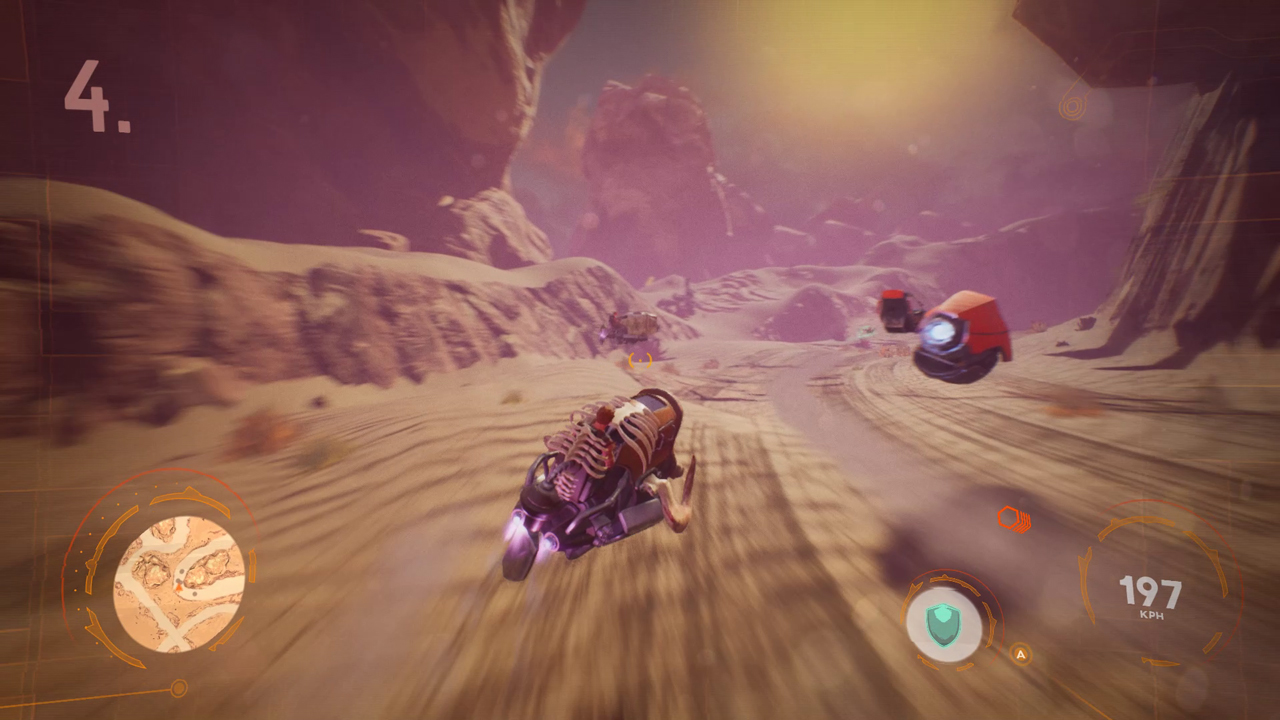Click the player's skeleton-decorated bike

click(600, 470)
